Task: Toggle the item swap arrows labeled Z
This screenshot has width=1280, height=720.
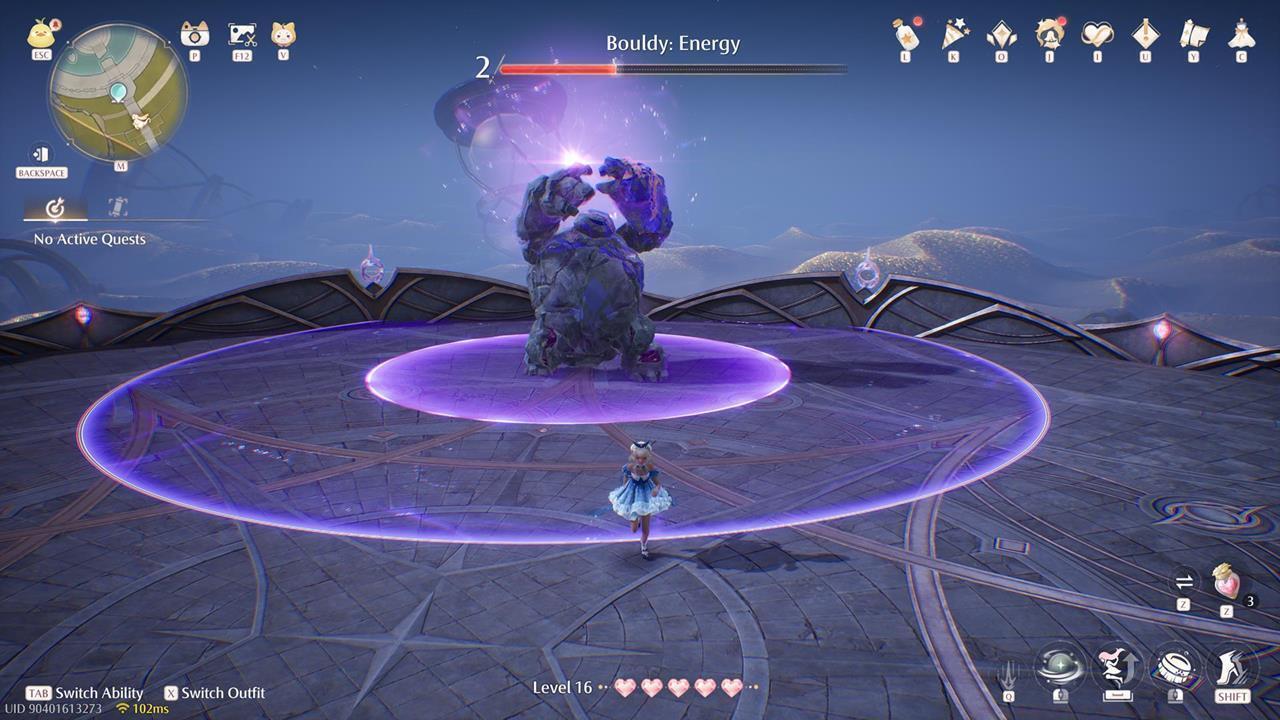Action: click(x=1183, y=580)
